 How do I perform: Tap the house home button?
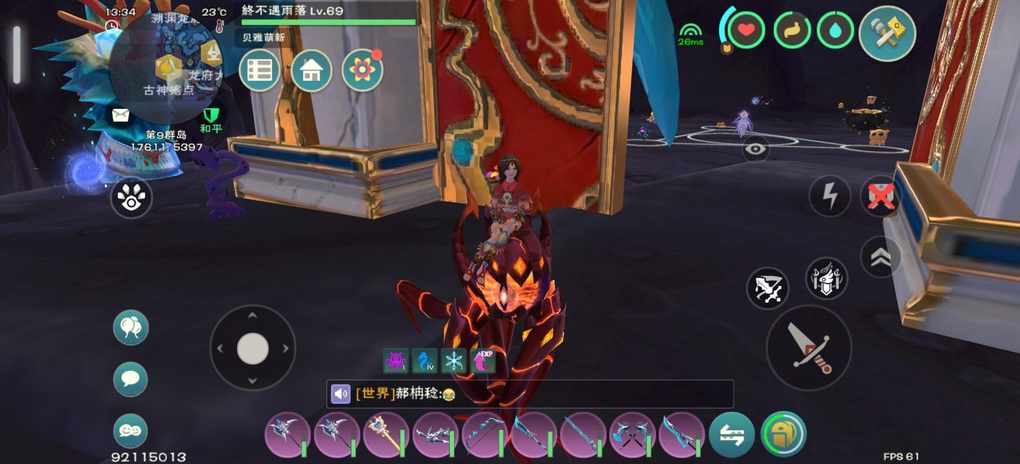(x=311, y=70)
